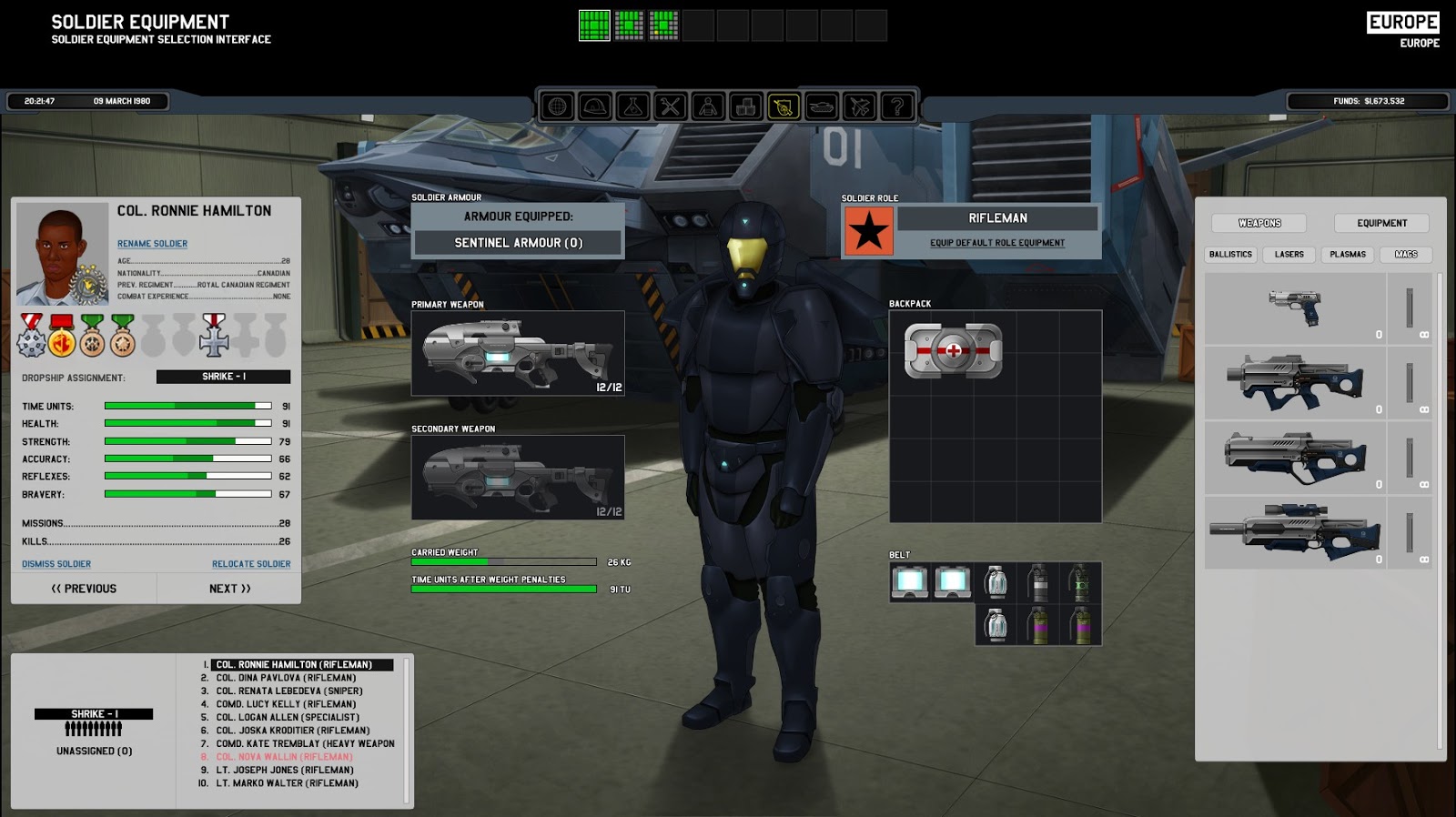Enable the Mags weapon filter
Image resolution: width=1456 pixels, height=817 pixels.
coord(1405,255)
